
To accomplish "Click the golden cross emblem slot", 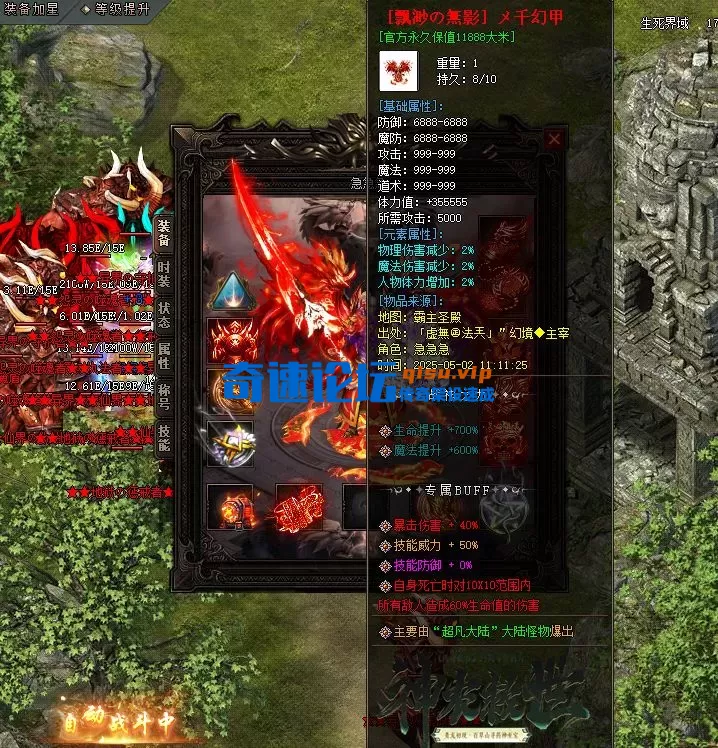I will [230, 440].
